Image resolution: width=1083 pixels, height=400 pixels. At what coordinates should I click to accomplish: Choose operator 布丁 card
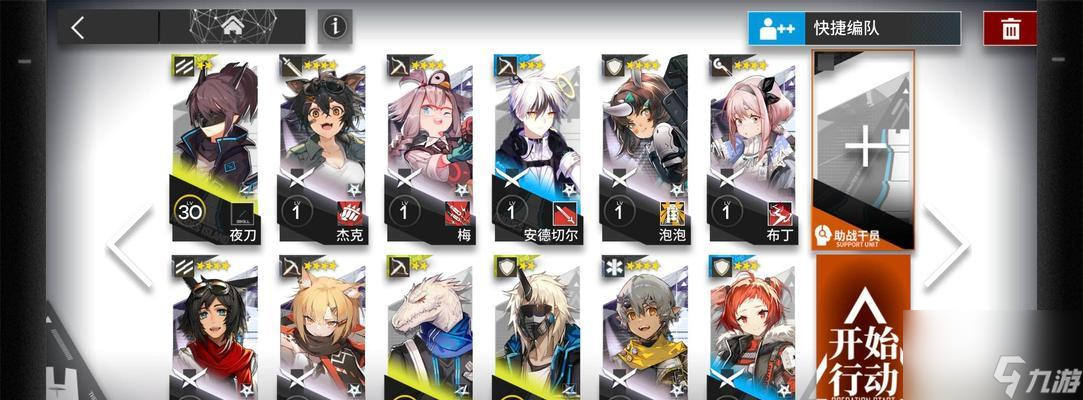point(751,148)
